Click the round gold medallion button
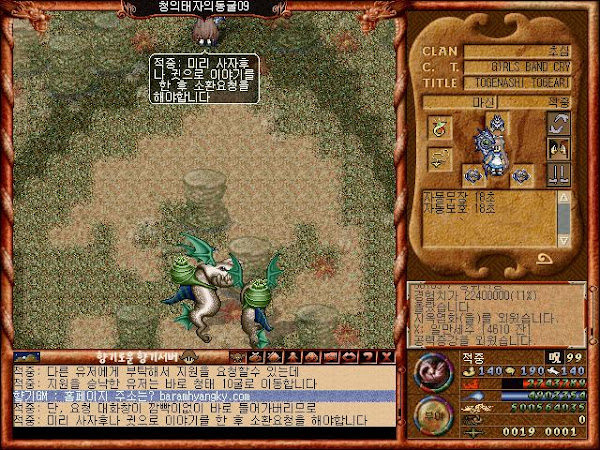The height and width of the screenshot is (450, 600). tap(434, 415)
